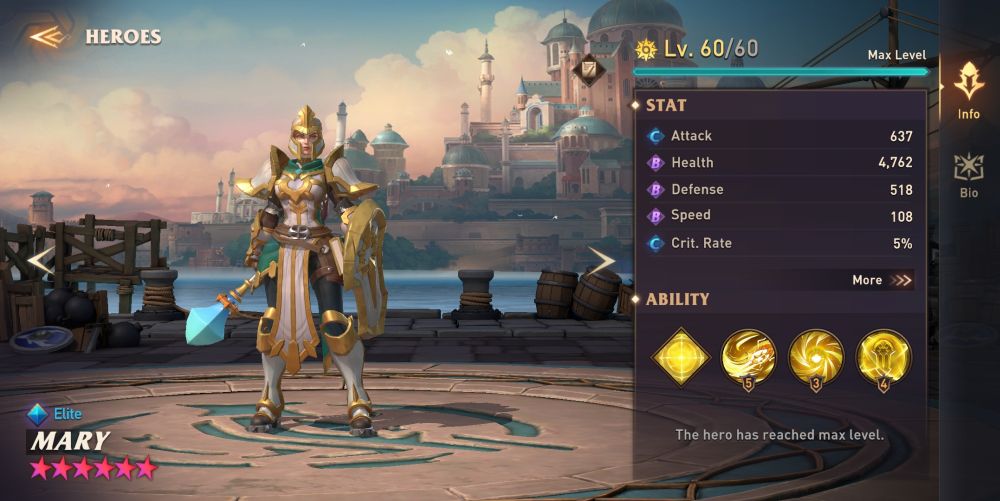Select the ability icon marked level 5
This screenshot has width=1000, height=501.
[748, 356]
